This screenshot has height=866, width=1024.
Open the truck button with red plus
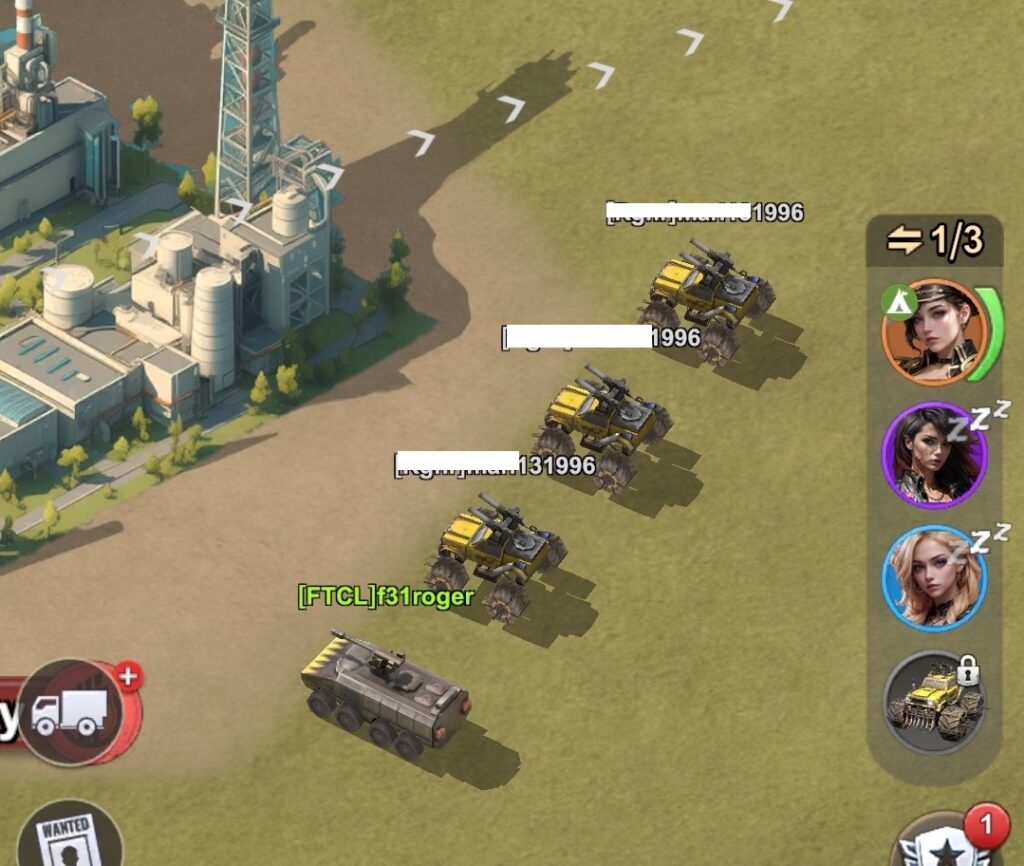[72, 711]
